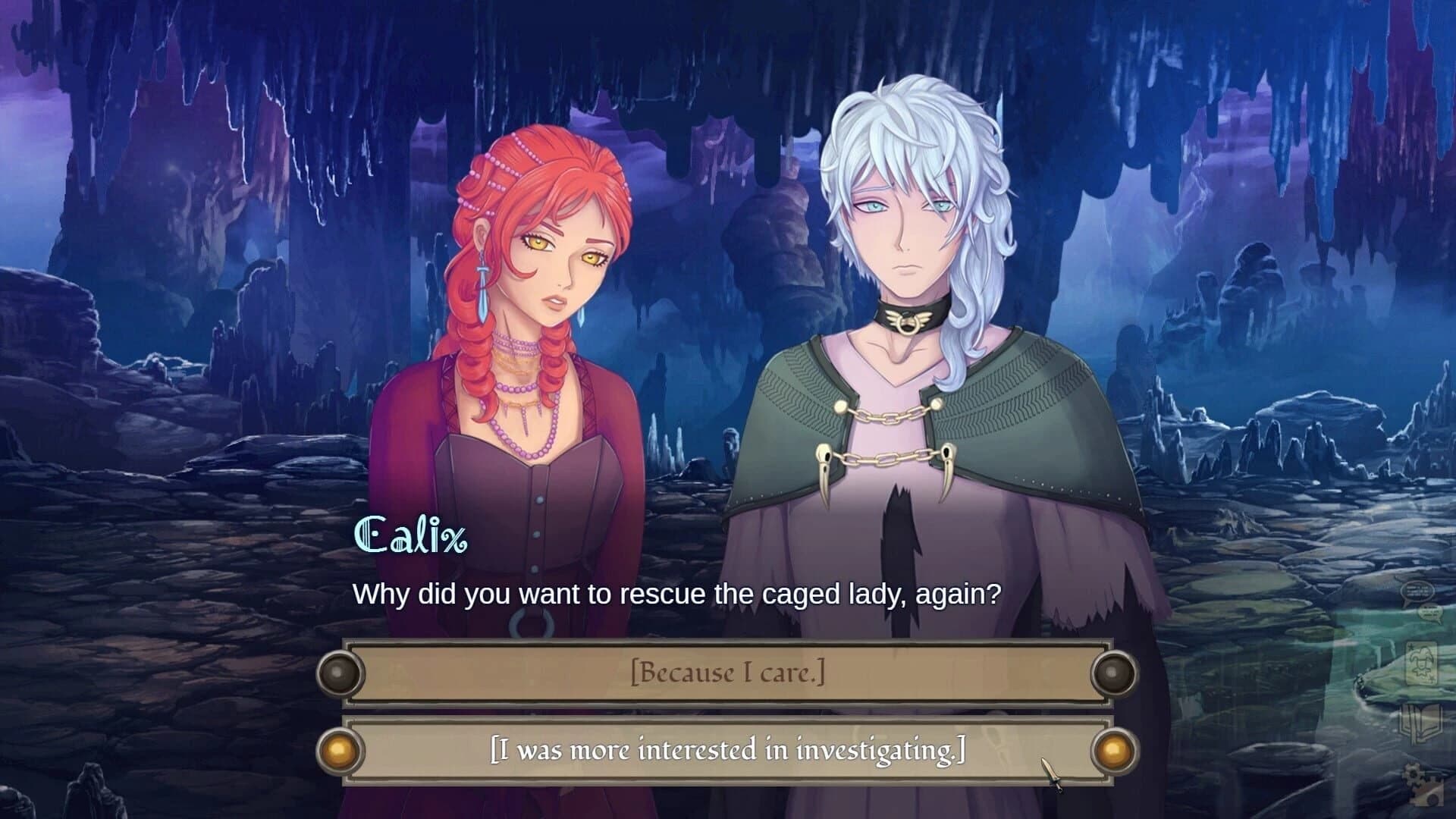Open game settings via the gear icon

pyautogui.click(x=1414, y=773)
